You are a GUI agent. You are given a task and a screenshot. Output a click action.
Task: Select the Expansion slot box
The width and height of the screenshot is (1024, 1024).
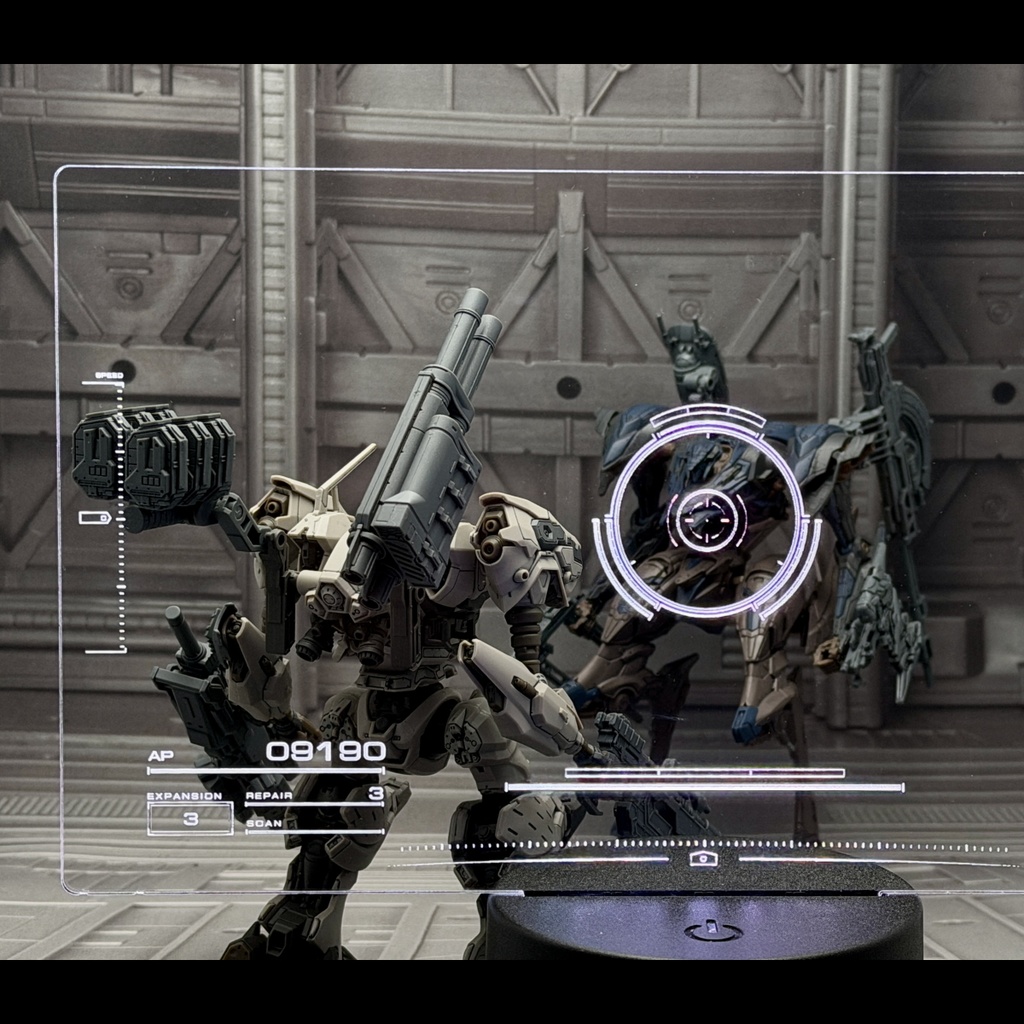(190, 818)
